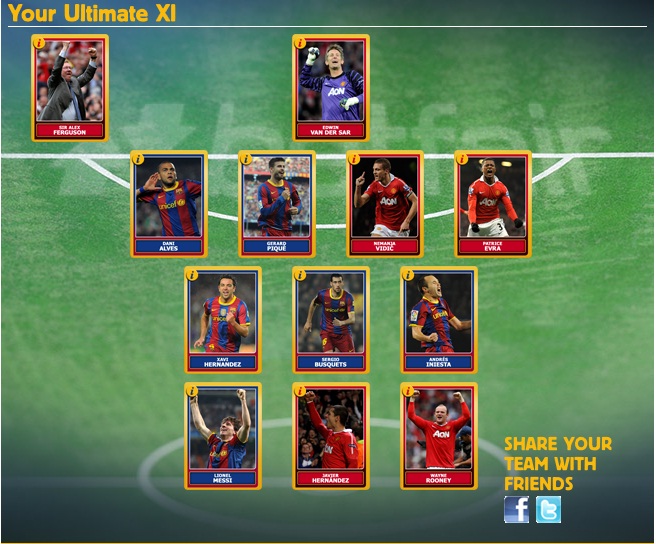Viewport: 656px width, 544px height.
Task: Select the Nemanja Vidić card
Action: 385,204
